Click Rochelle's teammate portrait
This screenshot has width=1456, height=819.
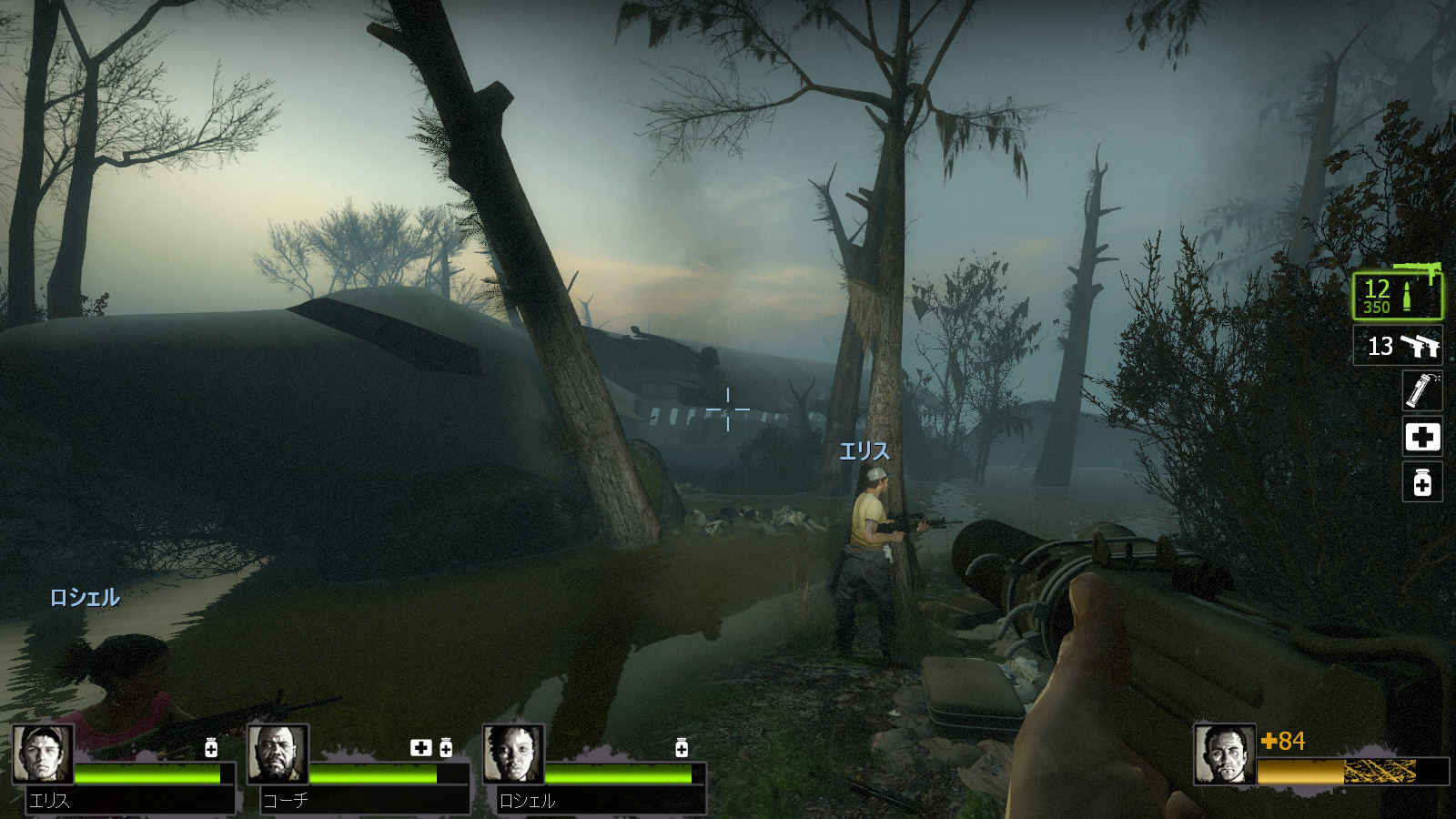click(513, 754)
